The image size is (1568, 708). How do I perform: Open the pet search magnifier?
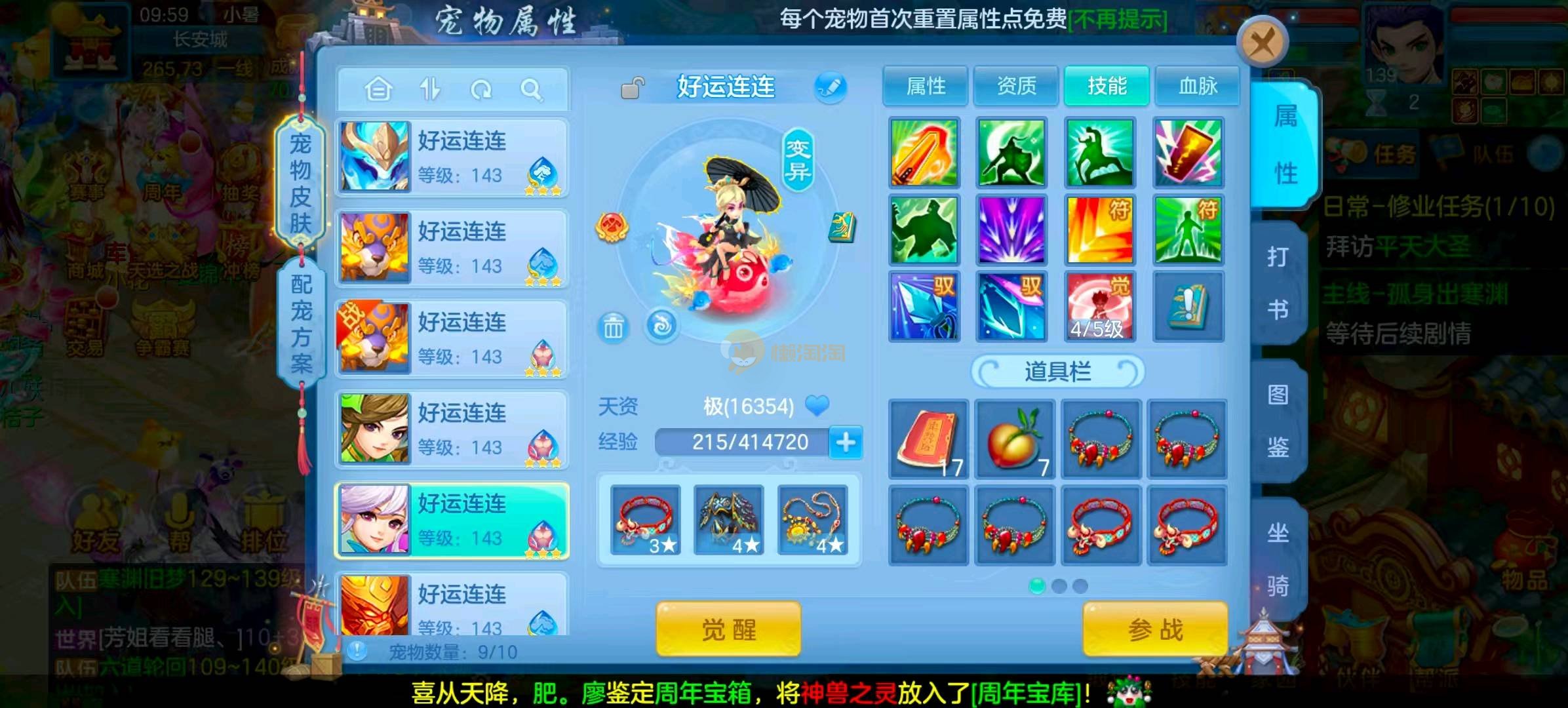[x=531, y=89]
